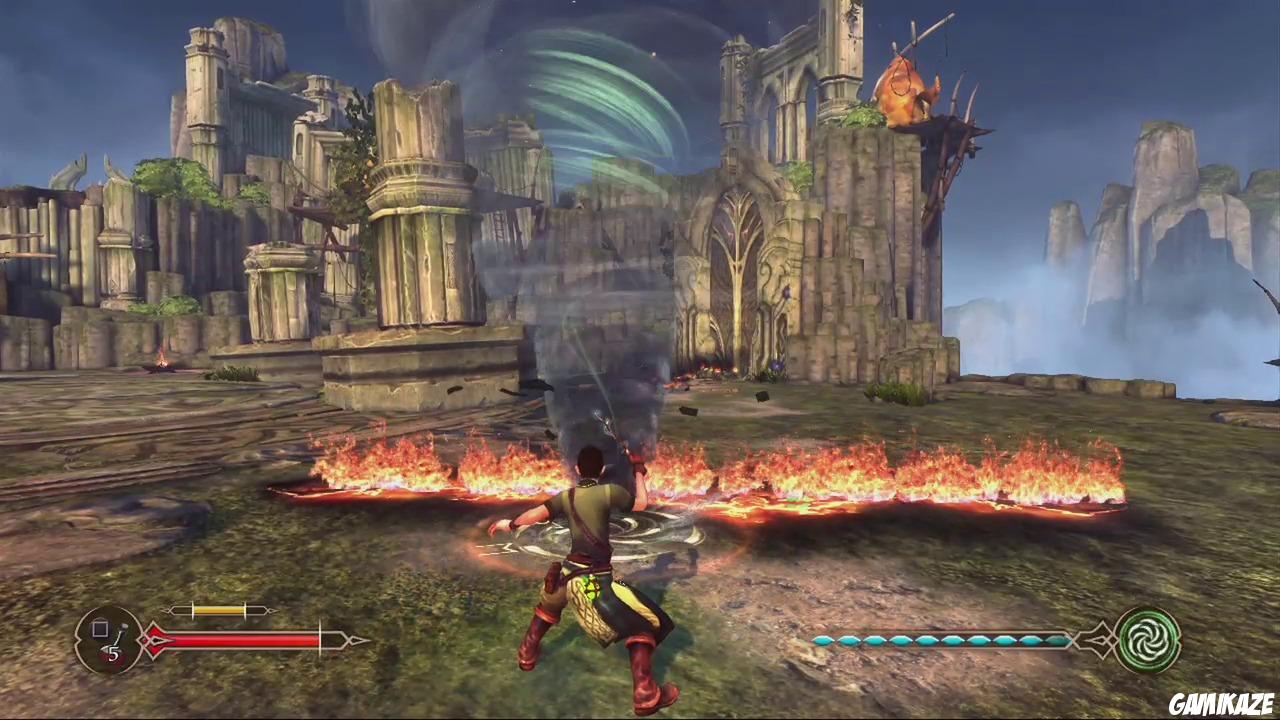
Task: Click the GAMIKAZE watermark logo
Action: (1220, 703)
